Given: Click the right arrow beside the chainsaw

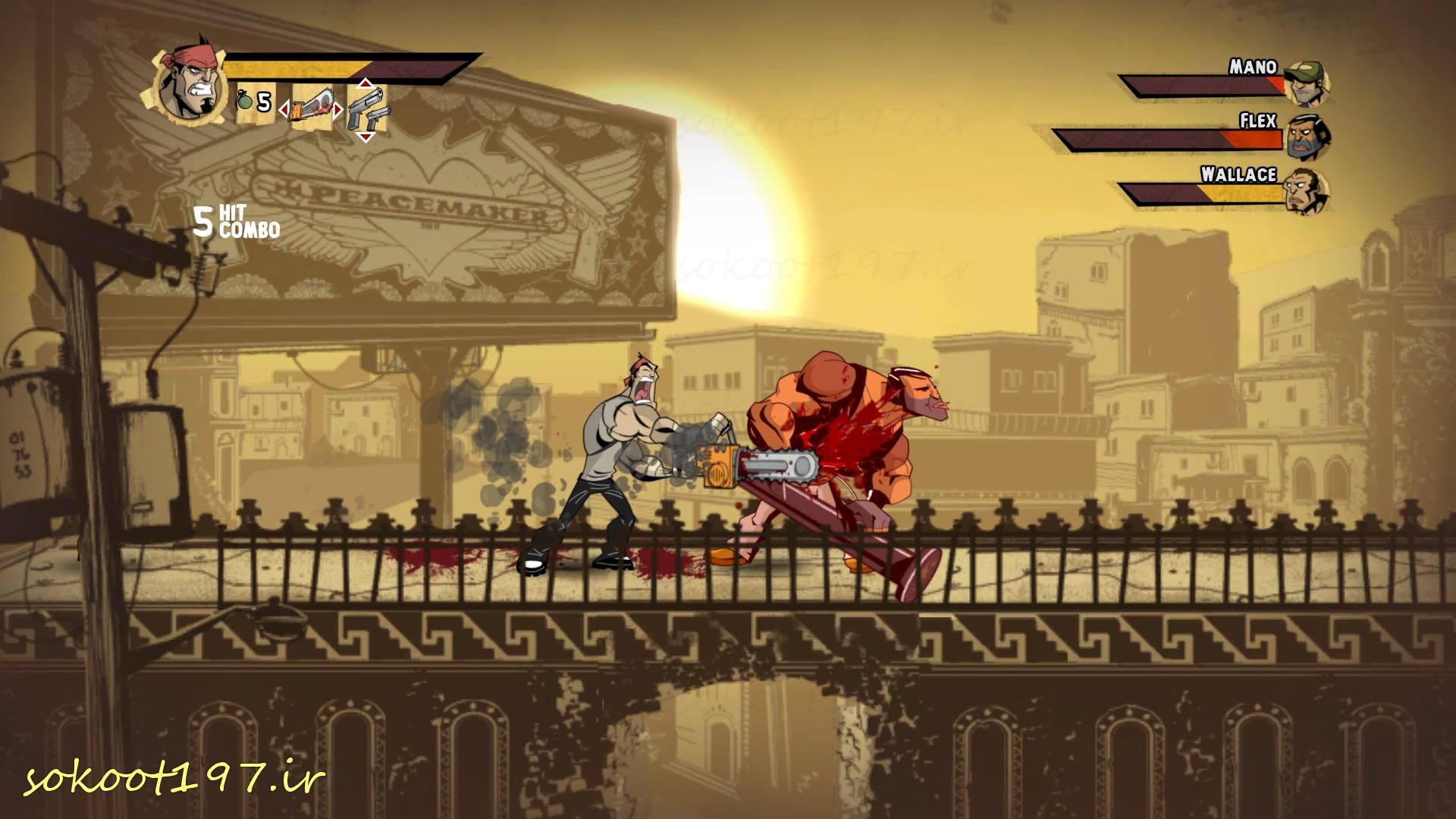Looking at the screenshot, I should coord(338,111).
